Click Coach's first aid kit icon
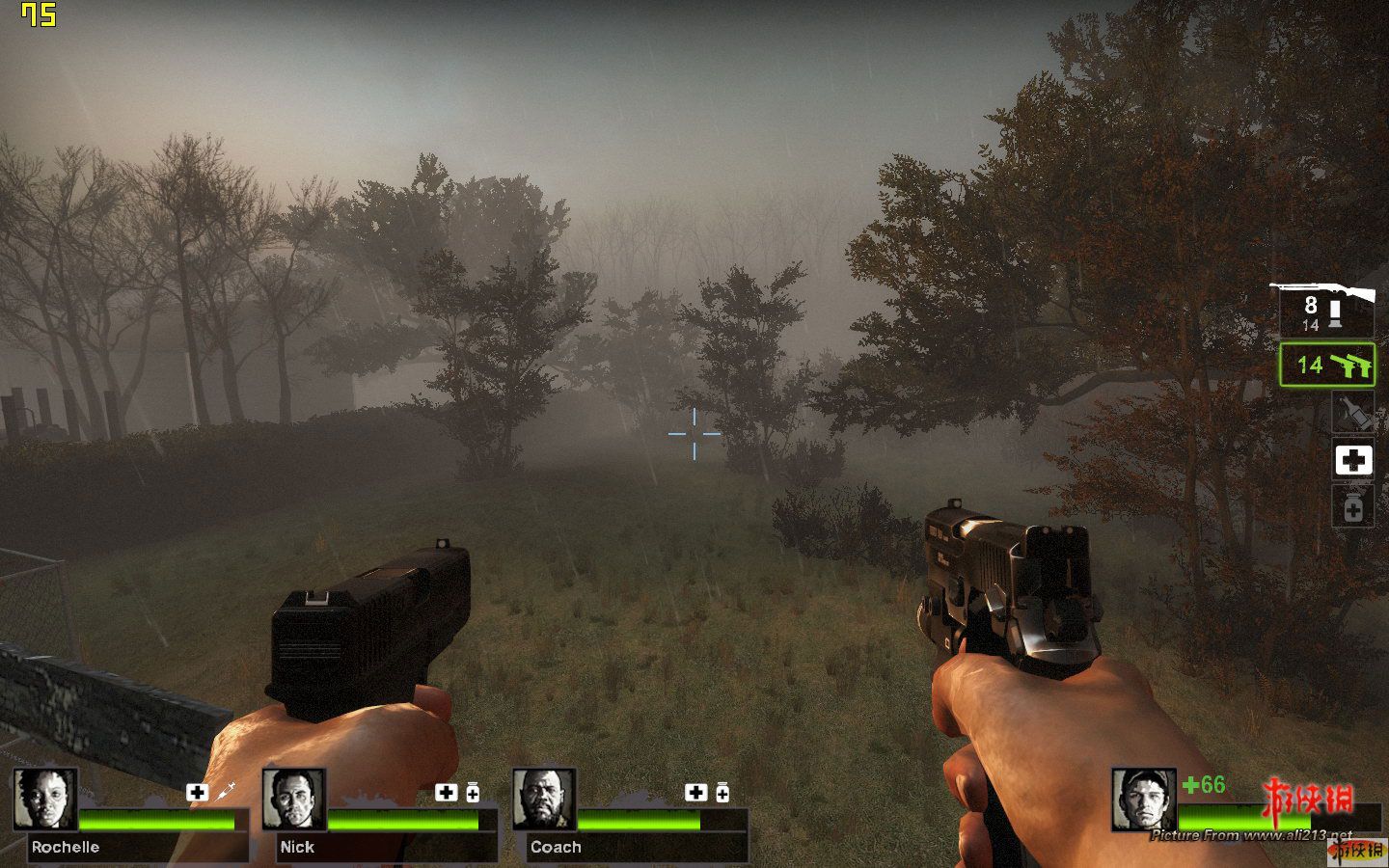The width and height of the screenshot is (1389, 868). (x=695, y=792)
